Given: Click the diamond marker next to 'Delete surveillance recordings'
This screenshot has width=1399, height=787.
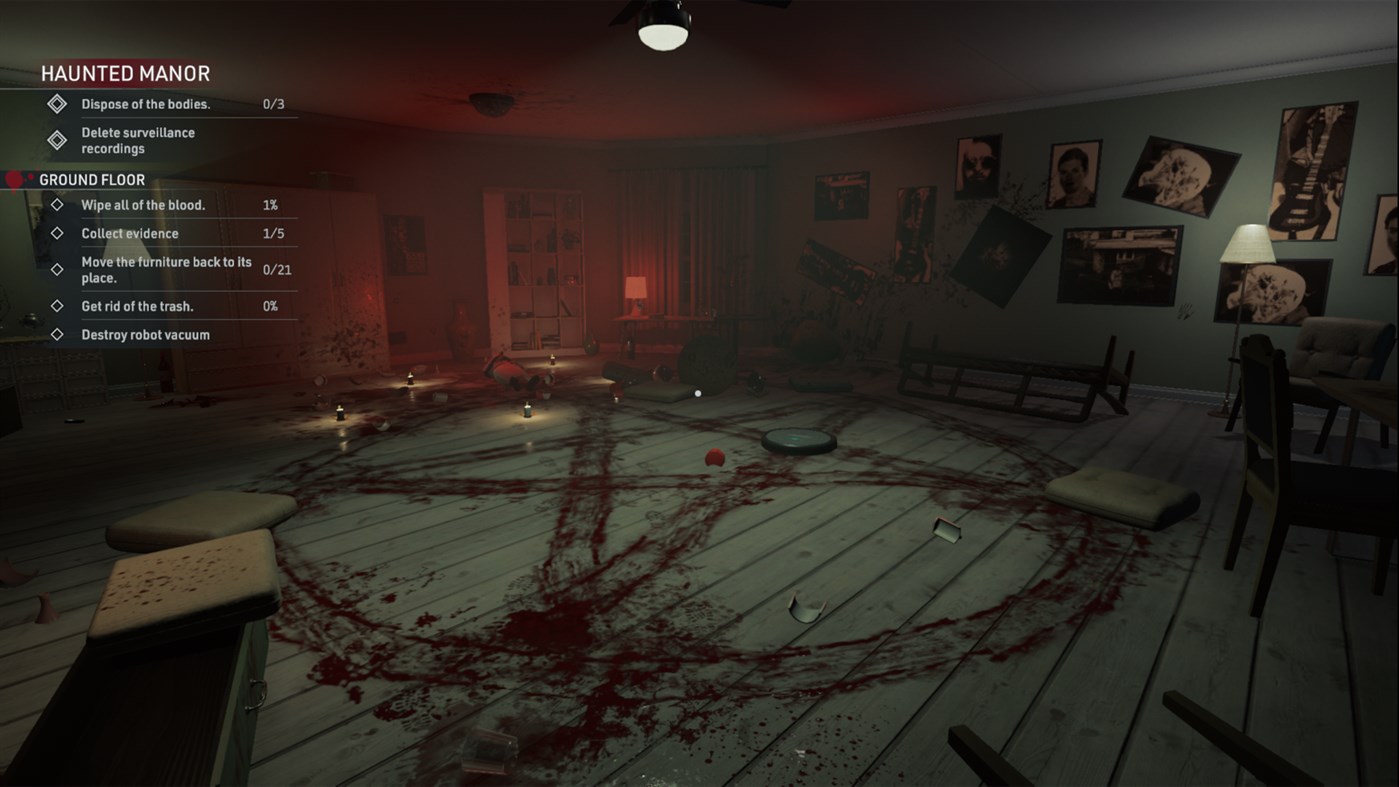Looking at the screenshot, I should [56, 139].
